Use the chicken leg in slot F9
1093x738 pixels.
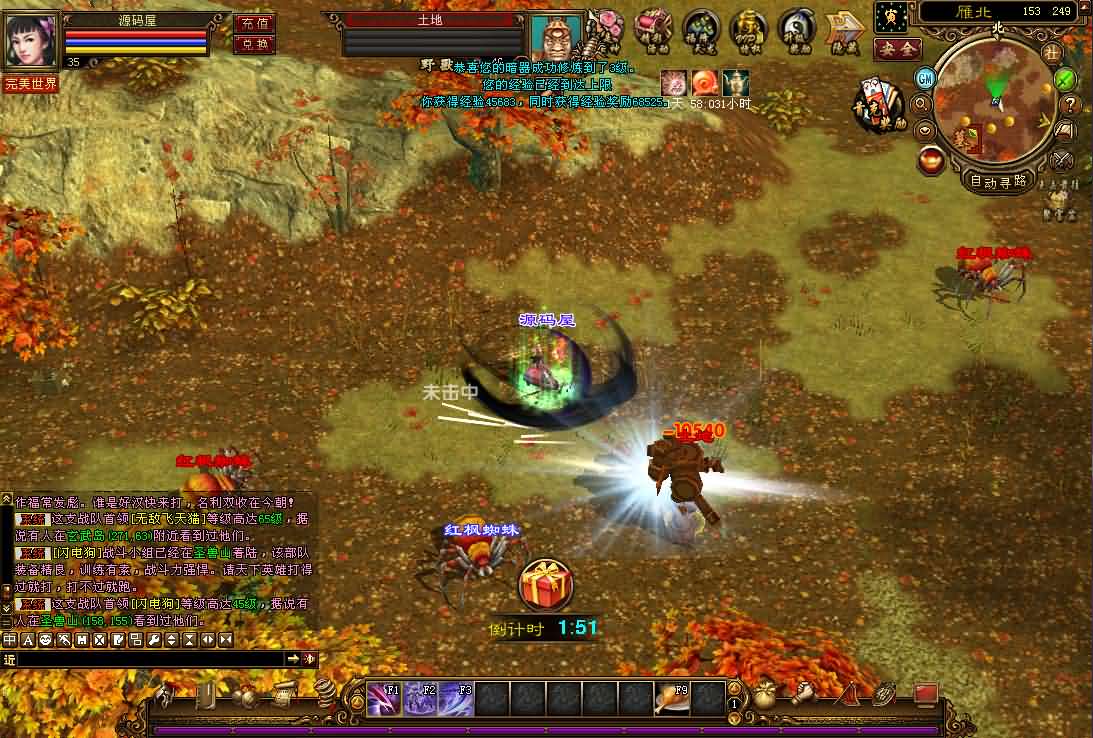(672, 699)
